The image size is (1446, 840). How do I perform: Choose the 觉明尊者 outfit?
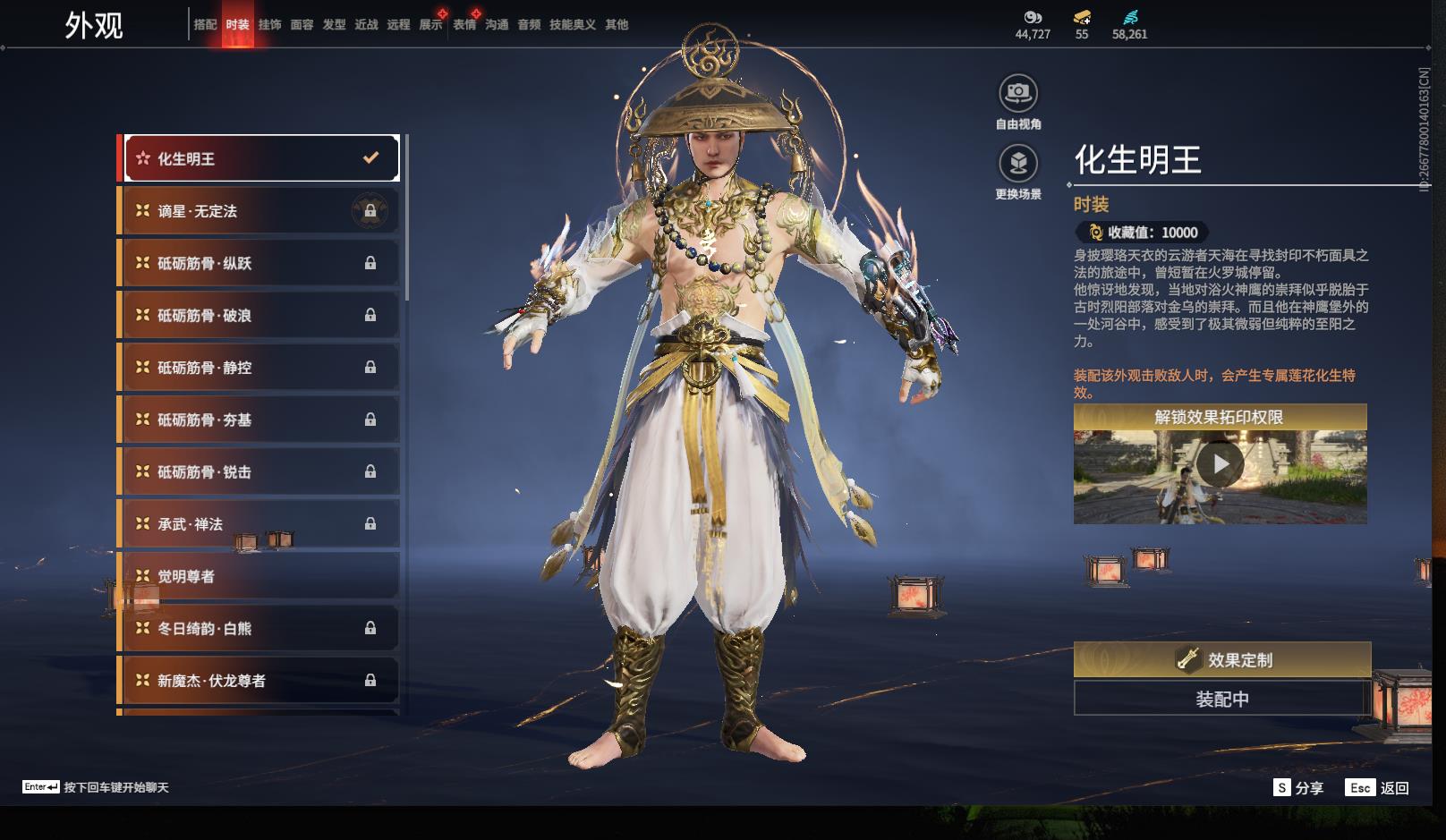click(x=260, y=576)
